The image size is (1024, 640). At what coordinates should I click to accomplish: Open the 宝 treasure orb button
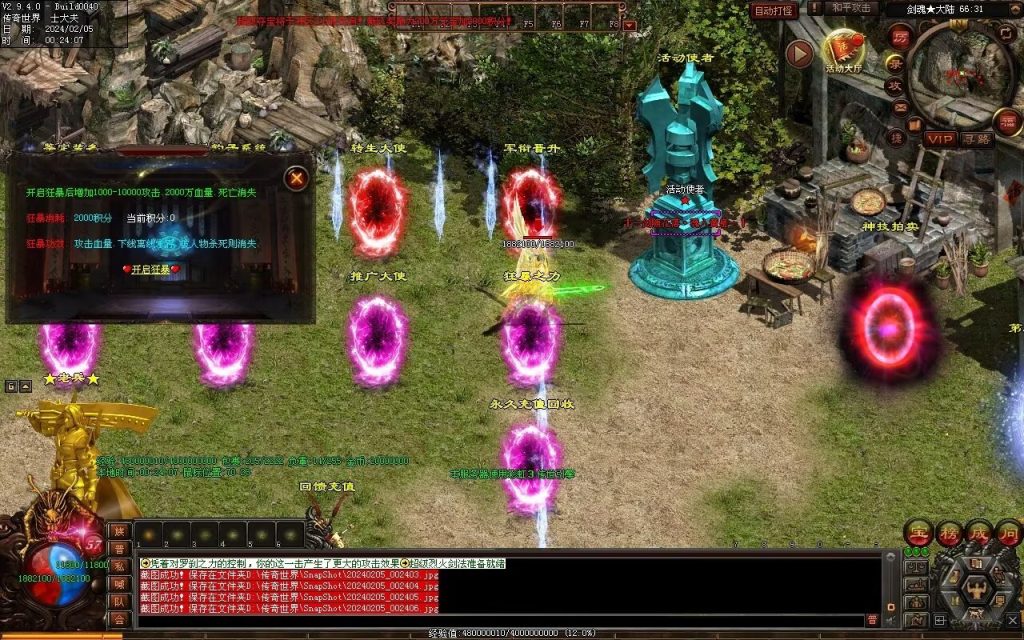click(x=918, y=532)
